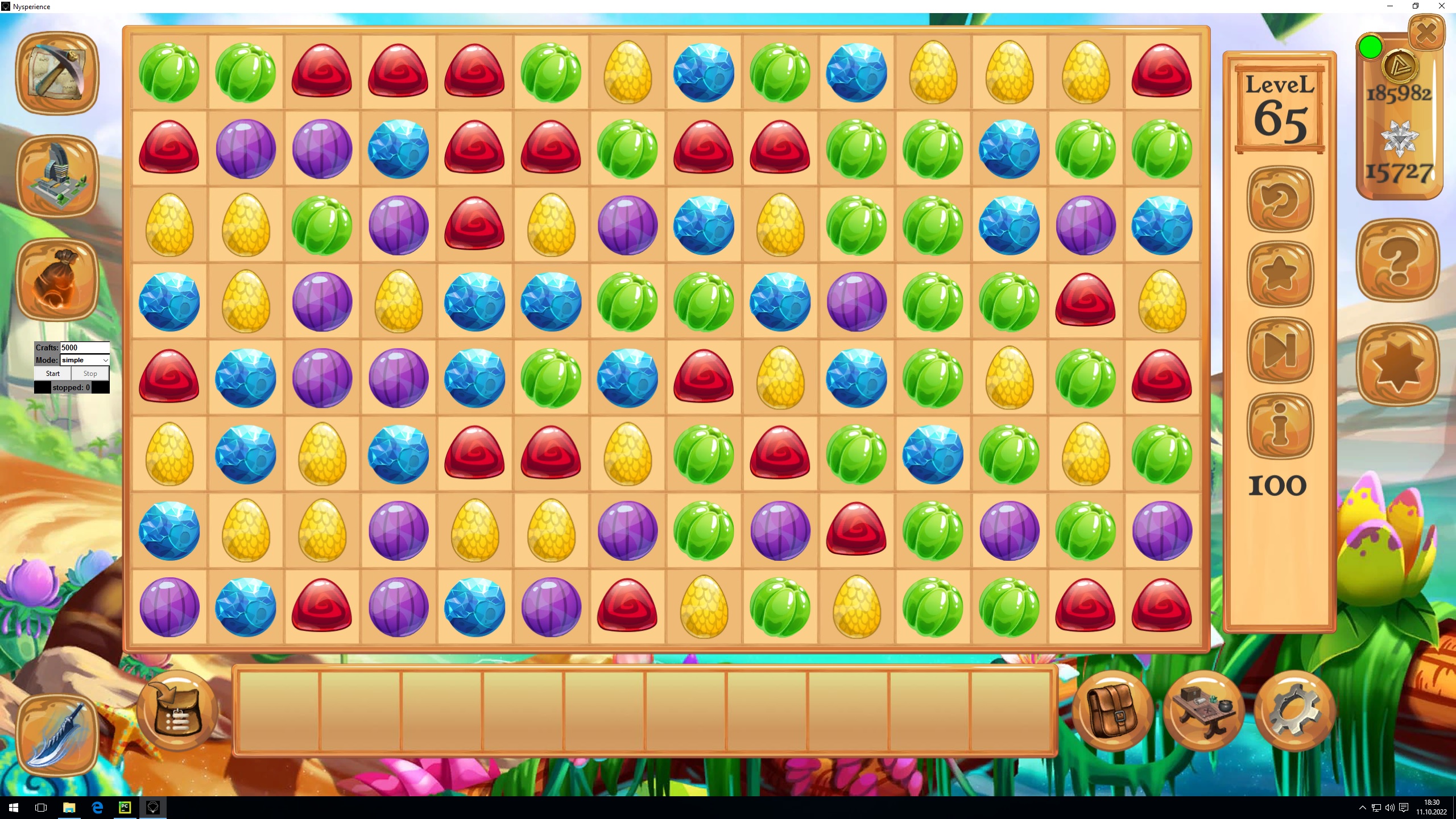Open the leather satchel inventory
This screenshot has width=1456, height=819.
[x=1112, y=711]
